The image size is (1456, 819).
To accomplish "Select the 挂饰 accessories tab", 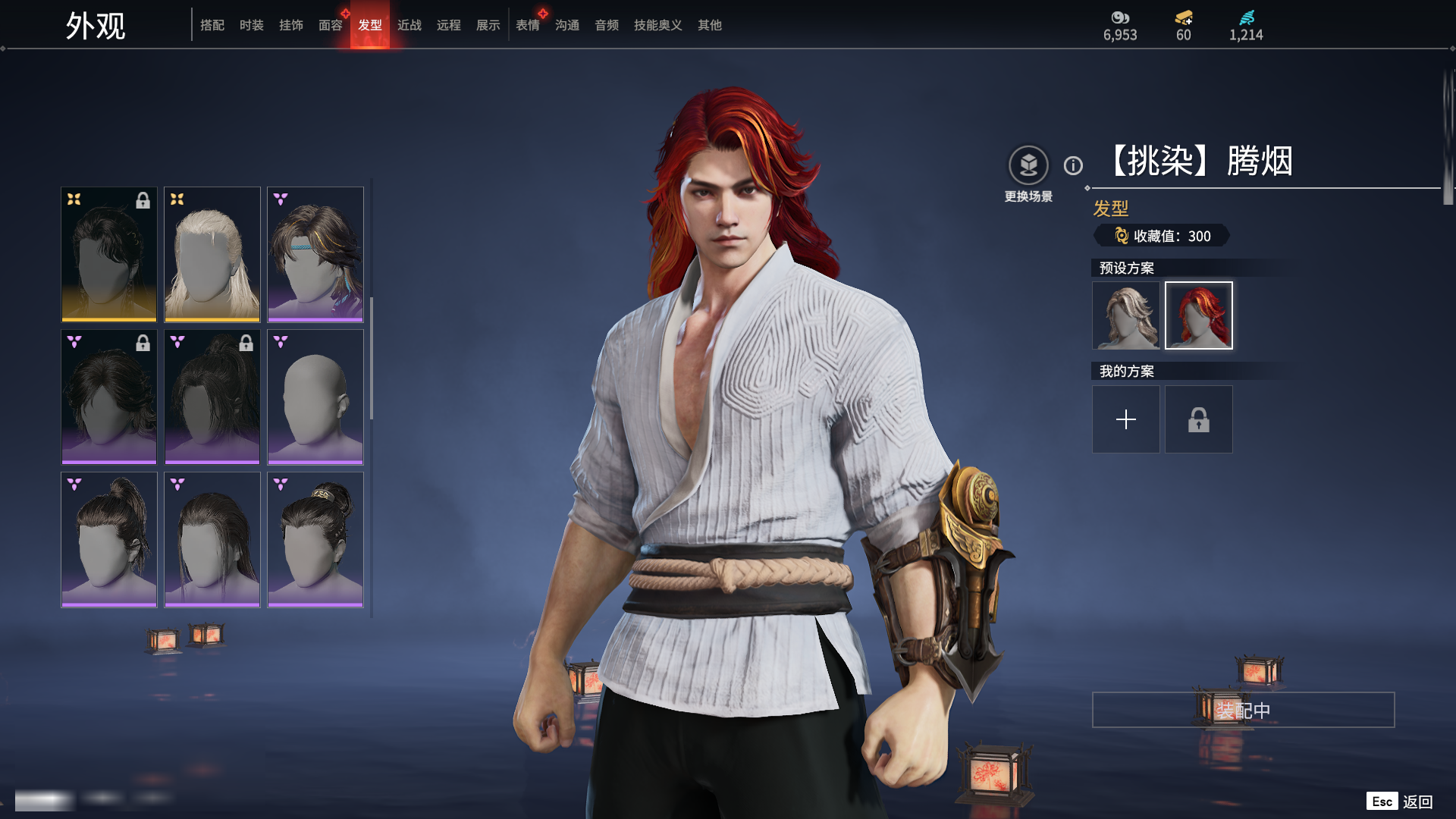I will [291, 25].
